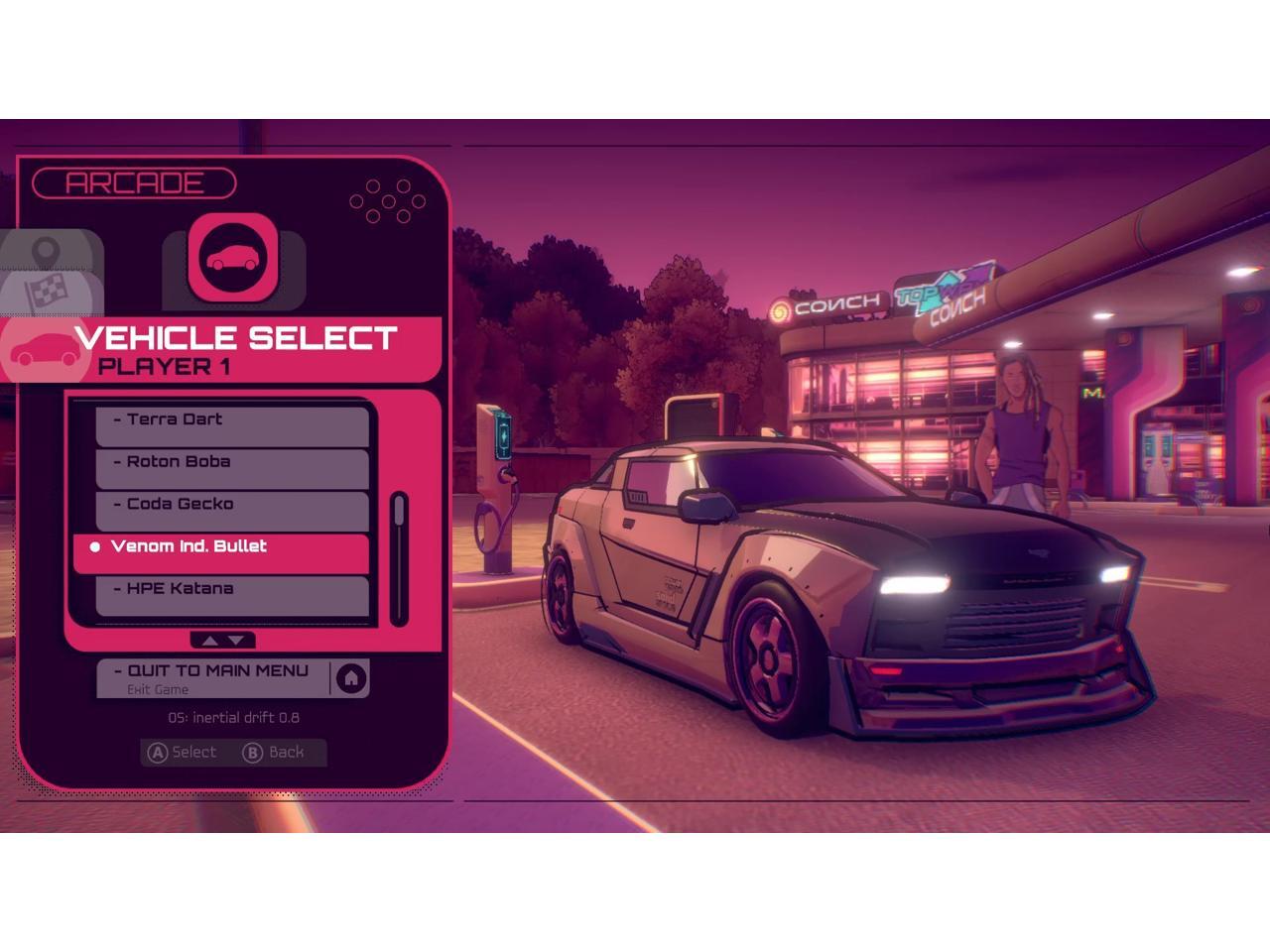Click the vehicle list scrollbar handle
Image resolution: width=1270 pixels, height=952 pixels.
[x=399, y=512]
